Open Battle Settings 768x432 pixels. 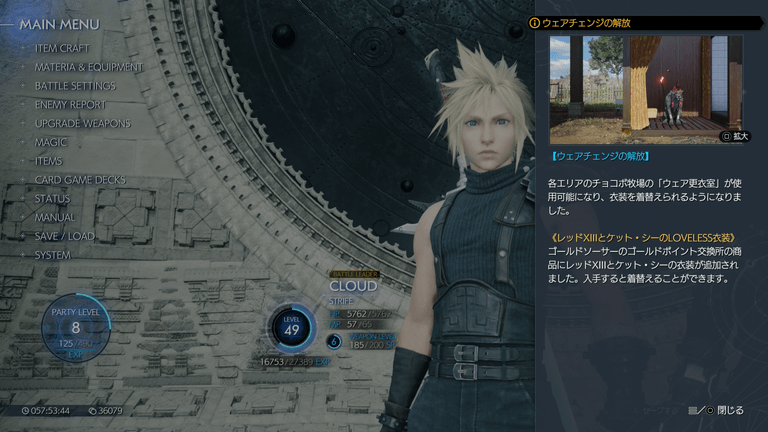point(75,86)
